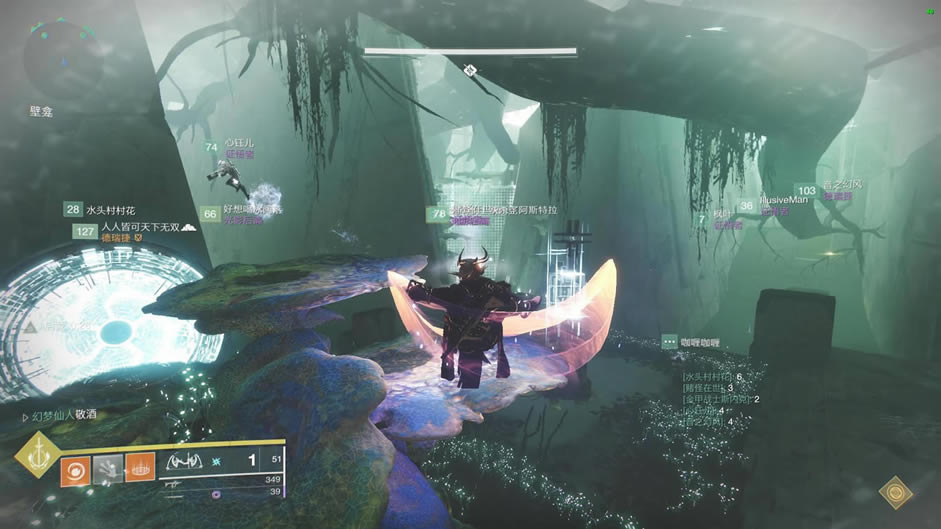Activate the golden super ability diamond
Image resolution: width=941 pixels, height=529 pixels.
[x=40, y=458]
